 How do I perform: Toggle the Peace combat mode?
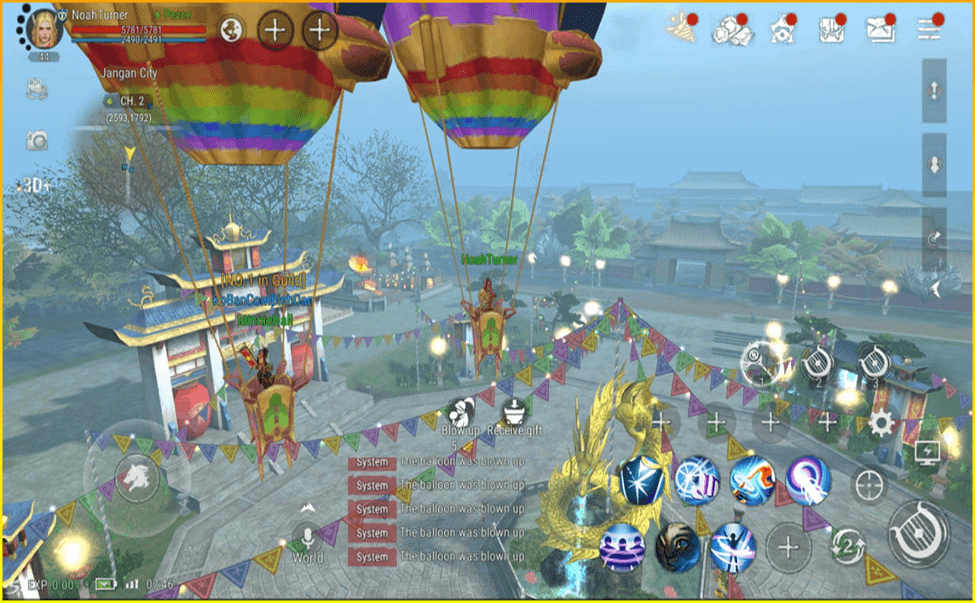point(176,15)
